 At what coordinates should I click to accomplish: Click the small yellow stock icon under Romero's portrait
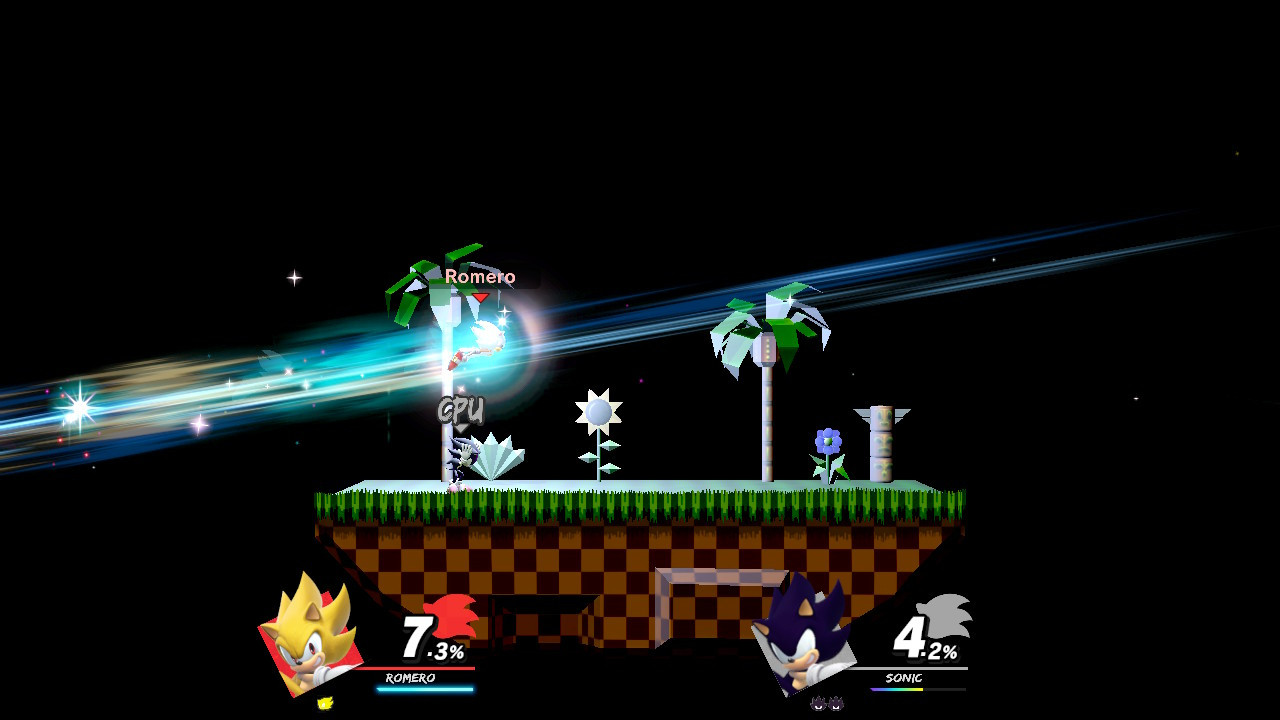point(324,701)
